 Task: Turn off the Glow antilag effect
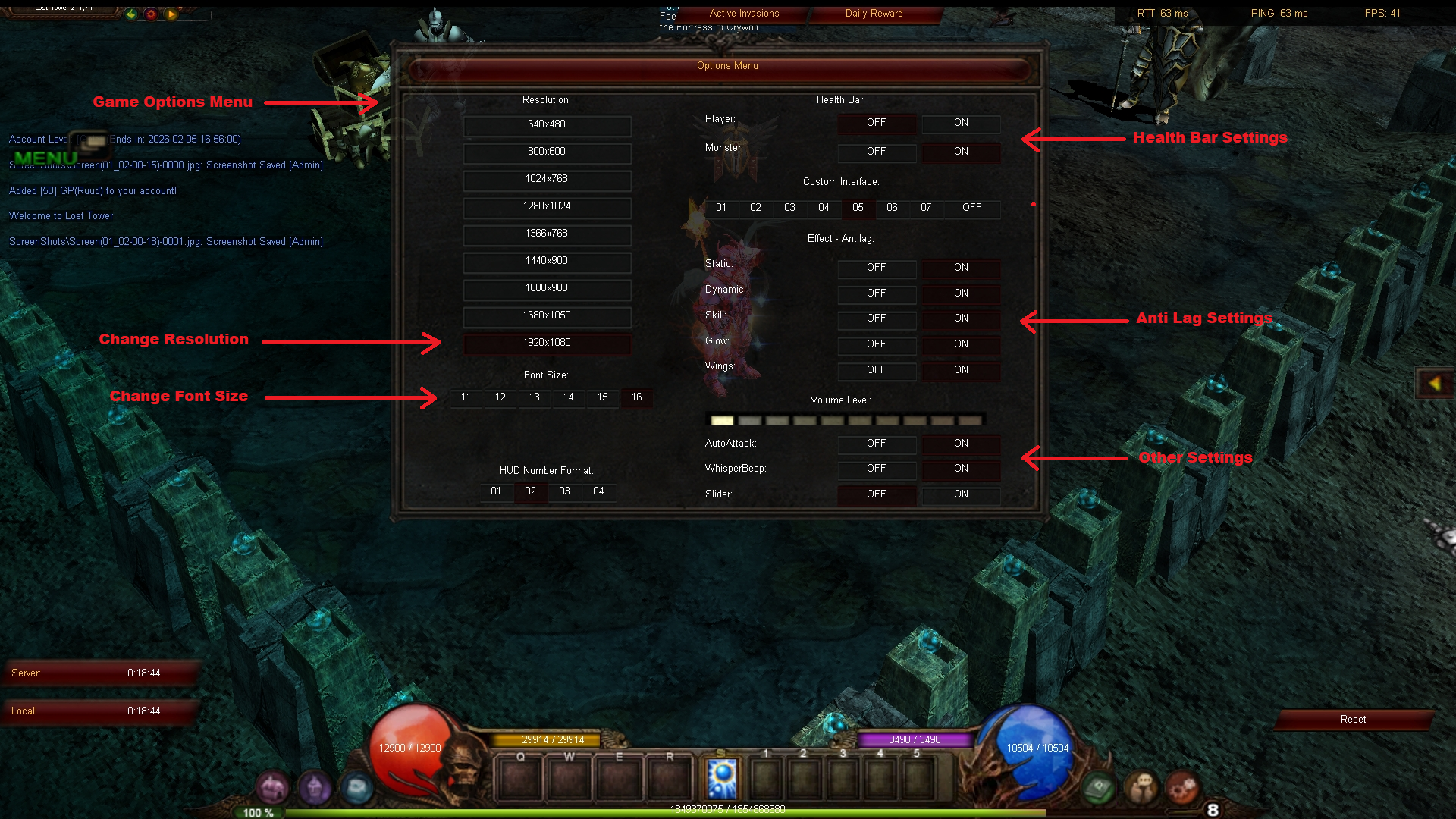click(877, 344)
